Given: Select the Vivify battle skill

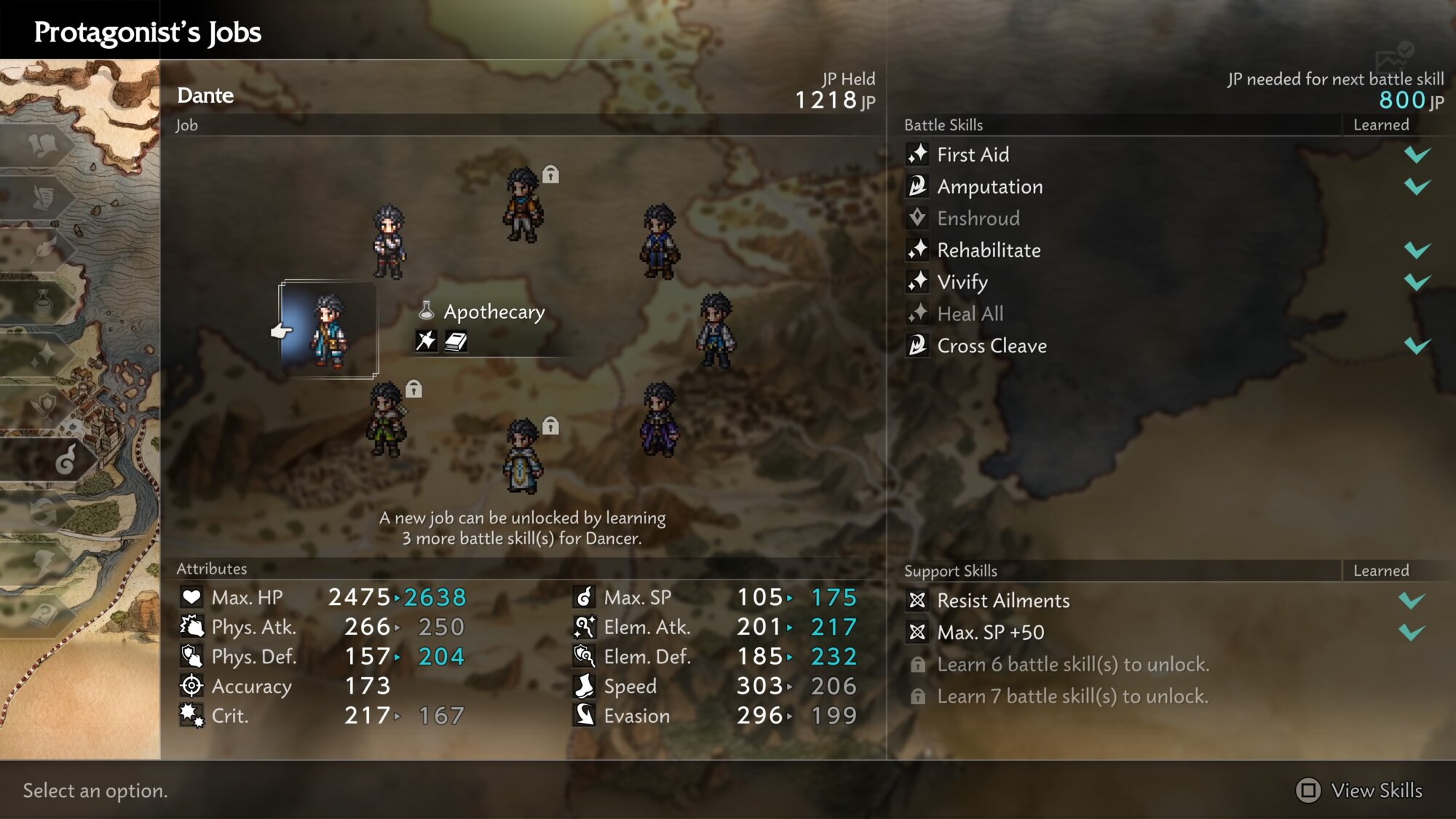Looking at the screenshot, I should 962,282.
